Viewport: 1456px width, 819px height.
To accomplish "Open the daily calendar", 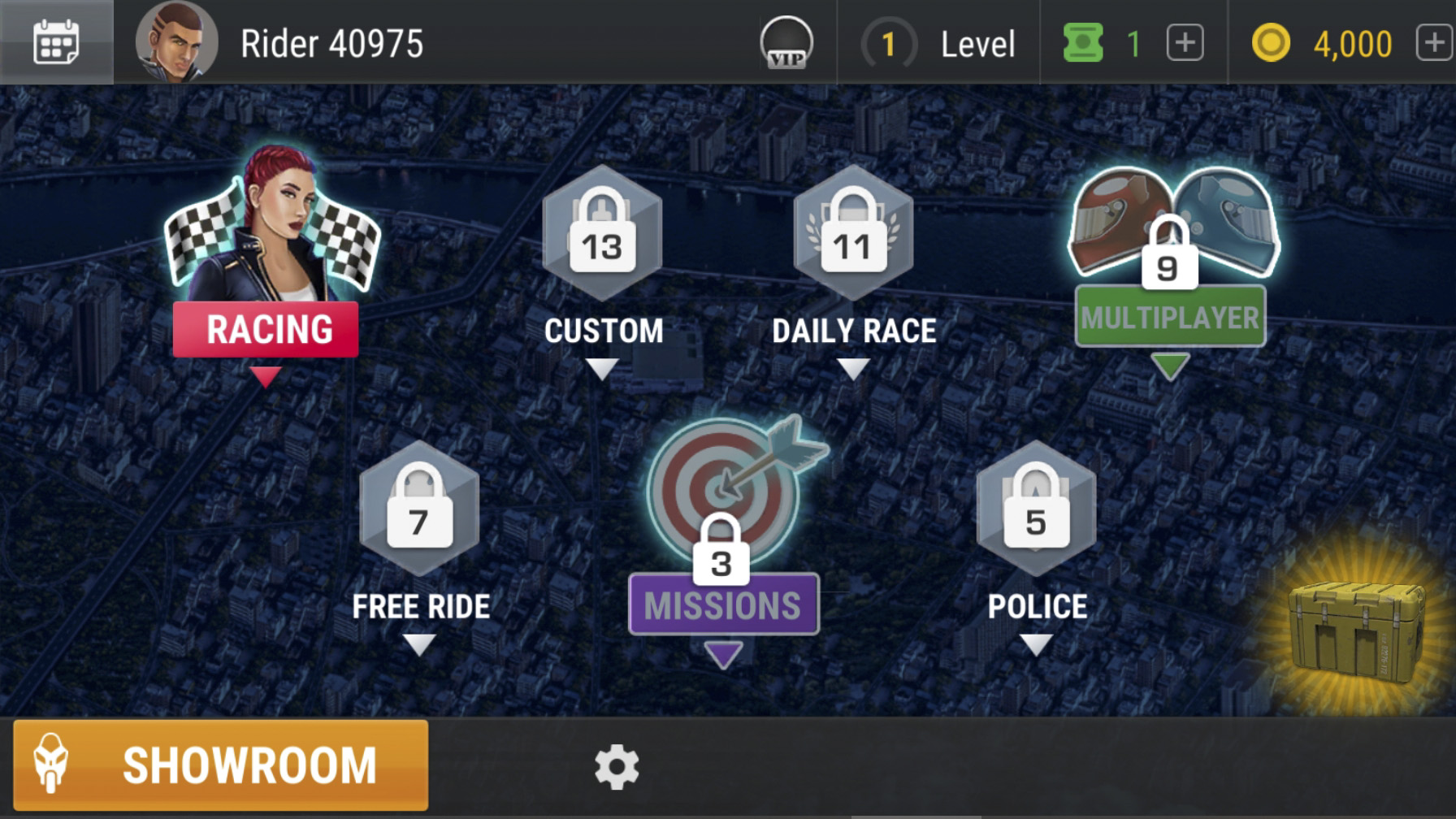I will 56,42.
